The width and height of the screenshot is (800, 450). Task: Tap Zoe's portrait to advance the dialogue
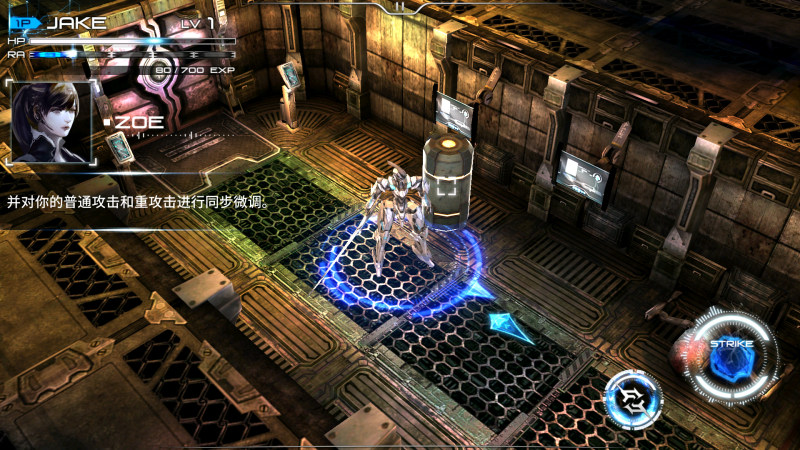50,122
